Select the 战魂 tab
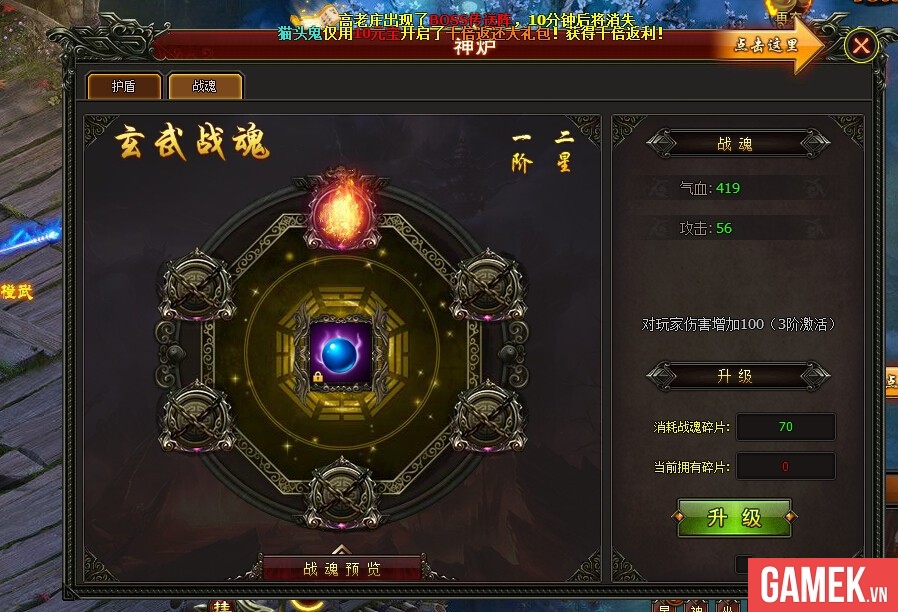Image resolution: width=898 pixels, height=612 pixels. point(205,86)
